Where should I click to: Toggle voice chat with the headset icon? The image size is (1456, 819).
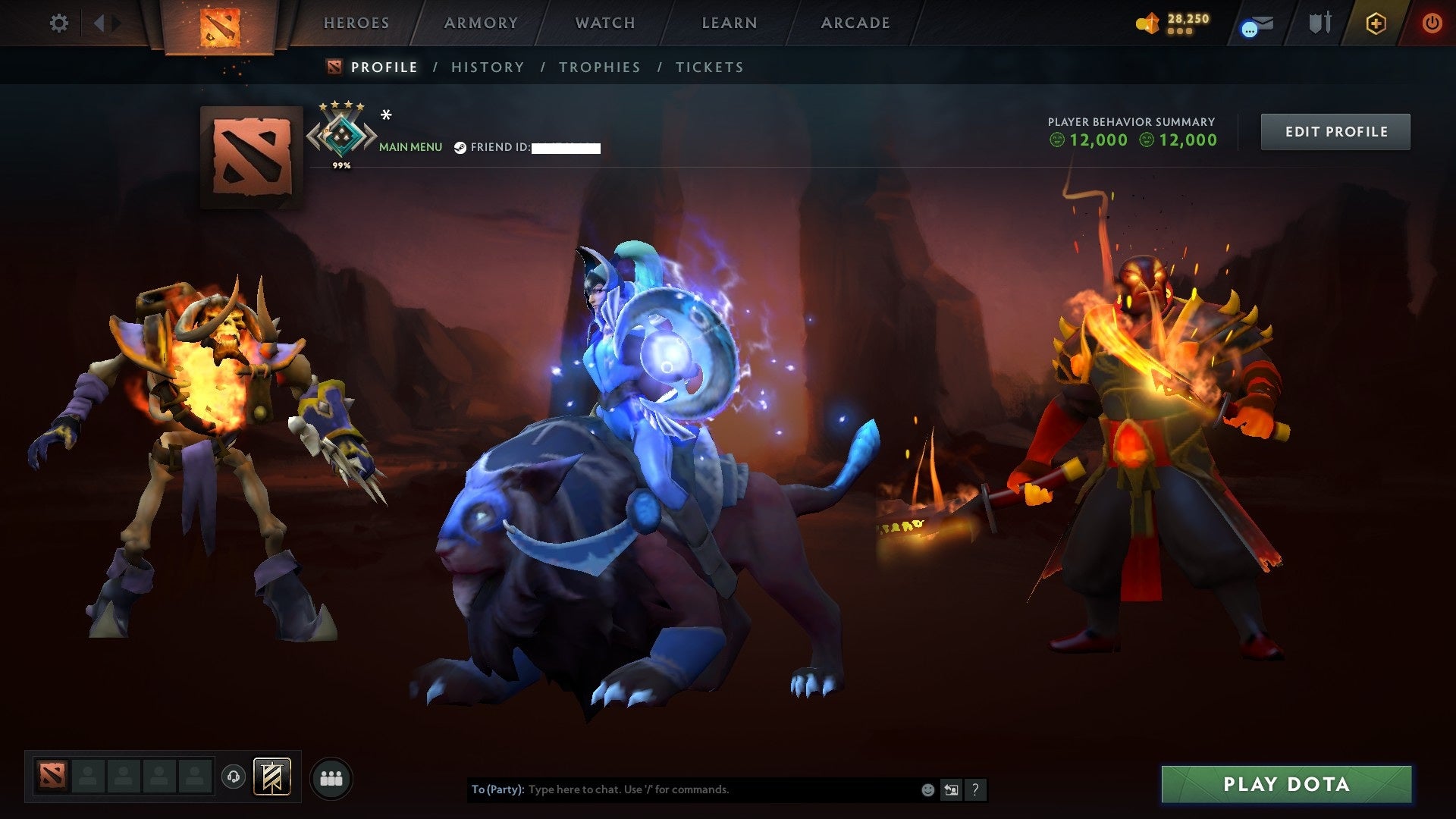(233, 777)
